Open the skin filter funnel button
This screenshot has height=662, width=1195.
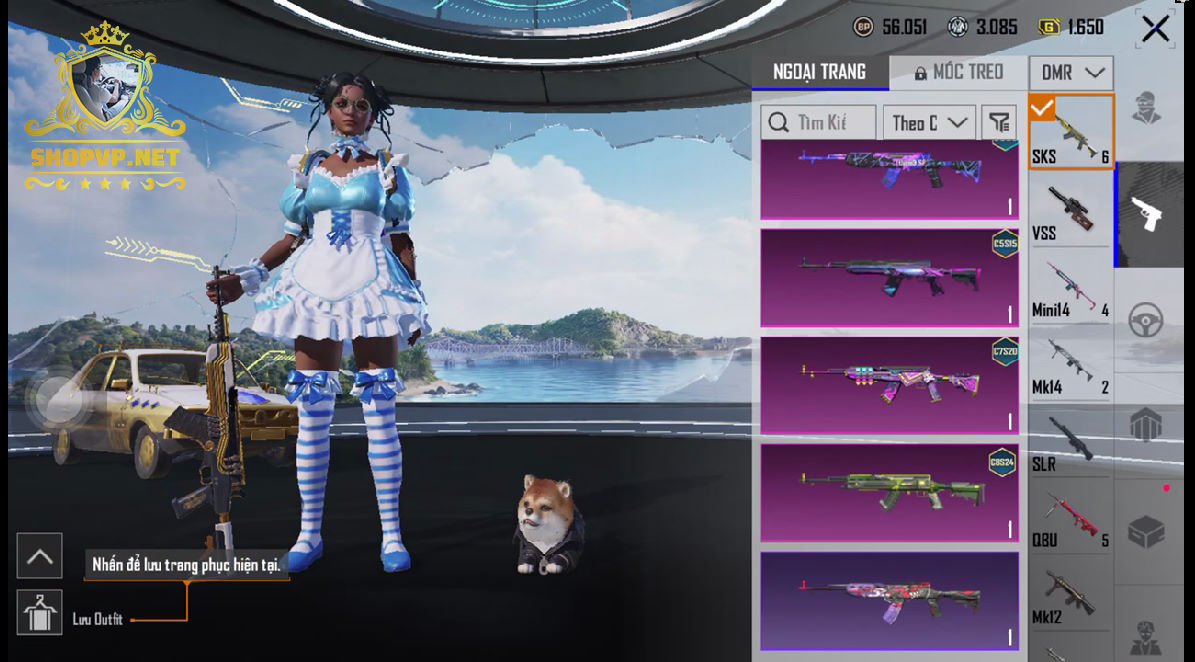pos(998,123)
